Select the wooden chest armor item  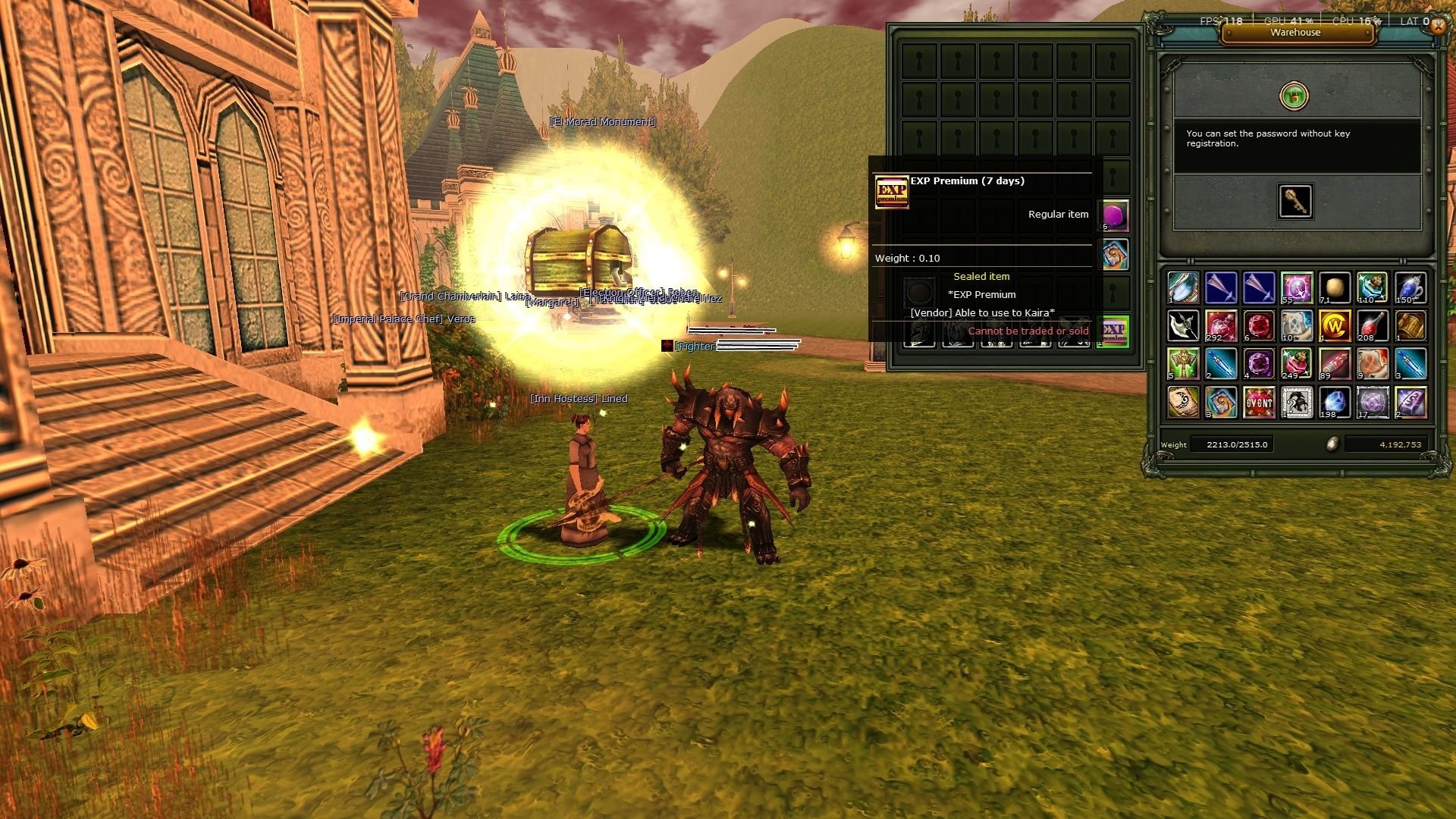tap(1410, 326)
